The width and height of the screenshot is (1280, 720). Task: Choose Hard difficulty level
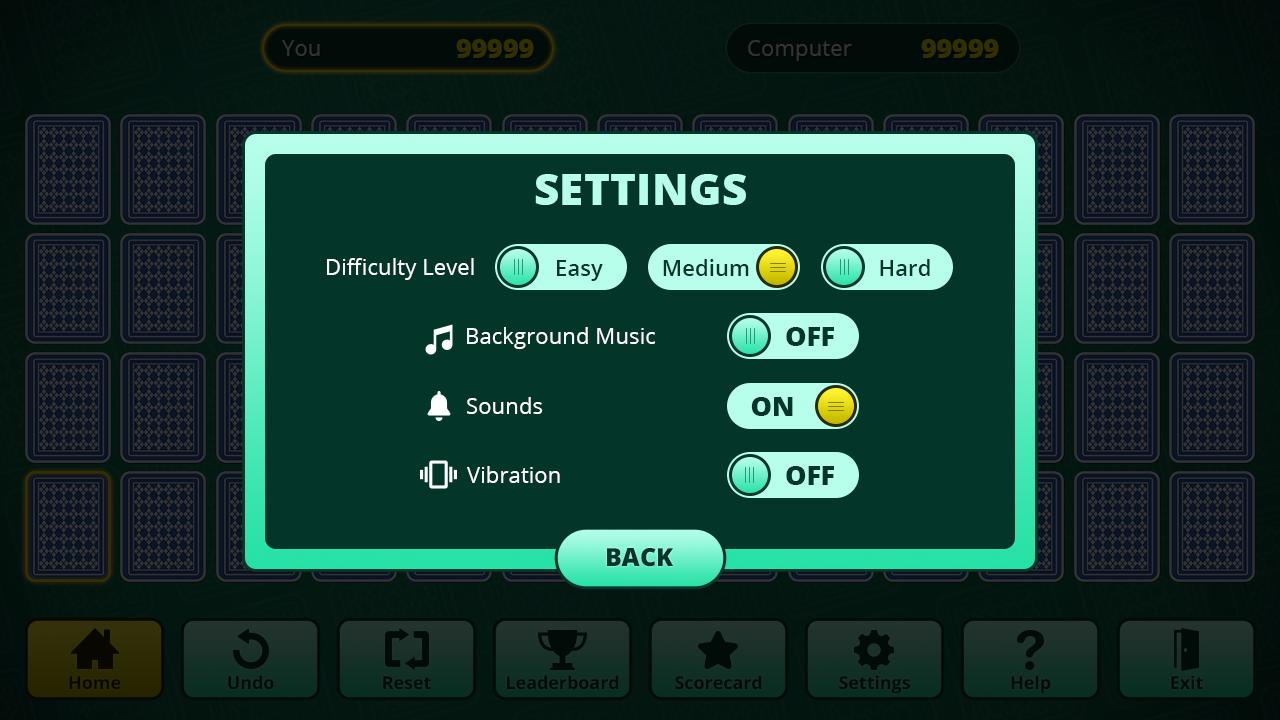pos(887,268)
